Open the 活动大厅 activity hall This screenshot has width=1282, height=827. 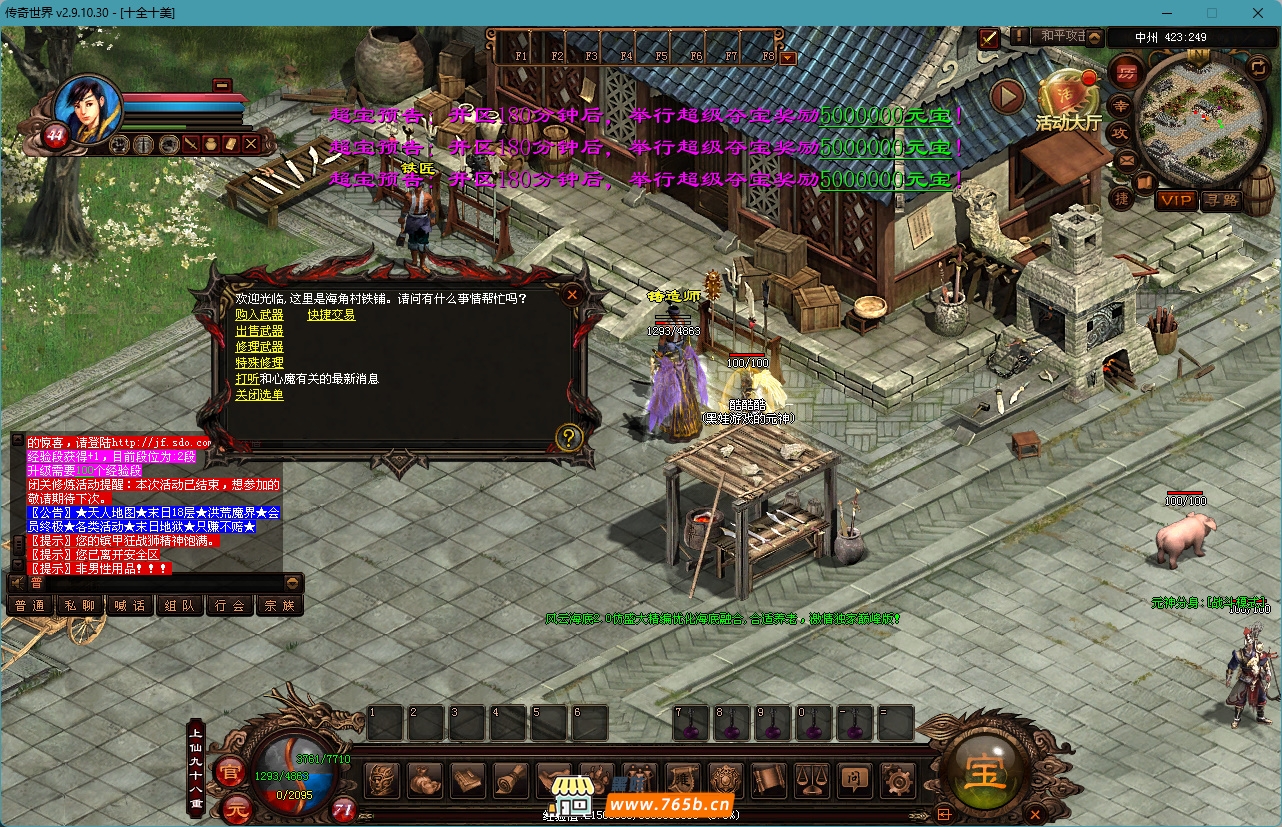1067,100
